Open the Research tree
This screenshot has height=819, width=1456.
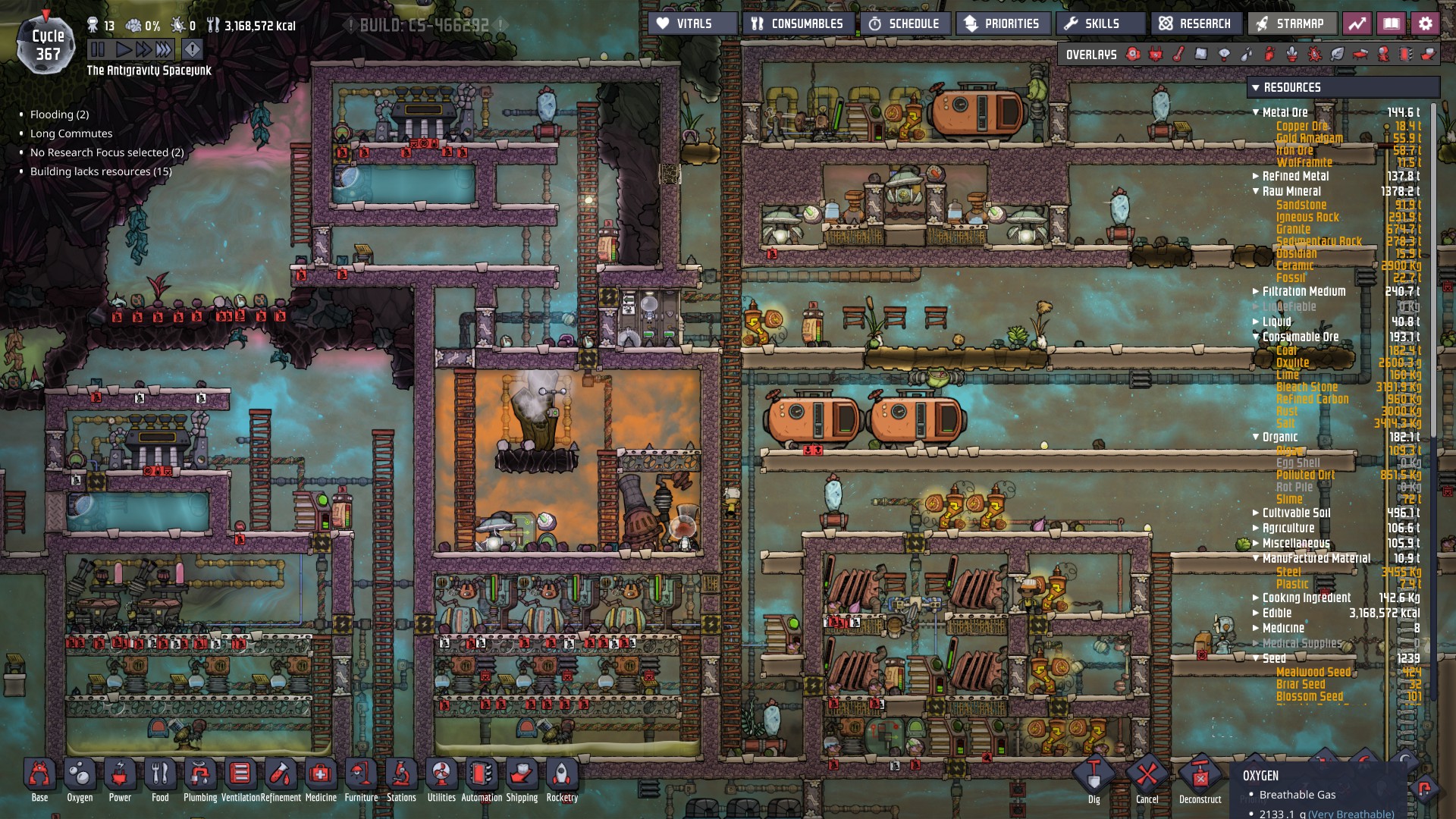tap(1196, 24)
